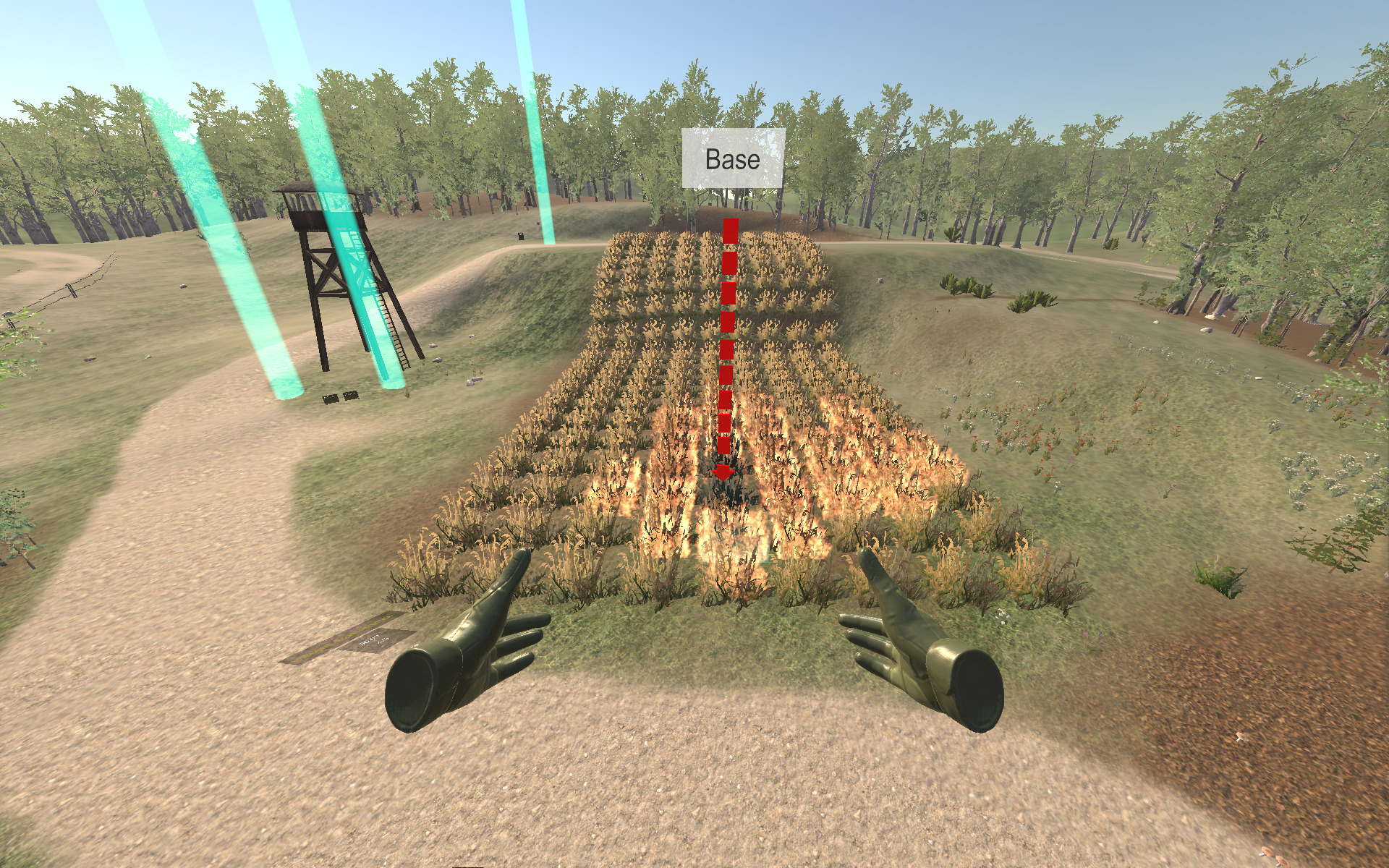Image resolution: width=1389 pixels, height=868 pixels.
Task: Click the tiny marker at the bottom screen edge
Action: pyautogui.click(x=468, y=866)
